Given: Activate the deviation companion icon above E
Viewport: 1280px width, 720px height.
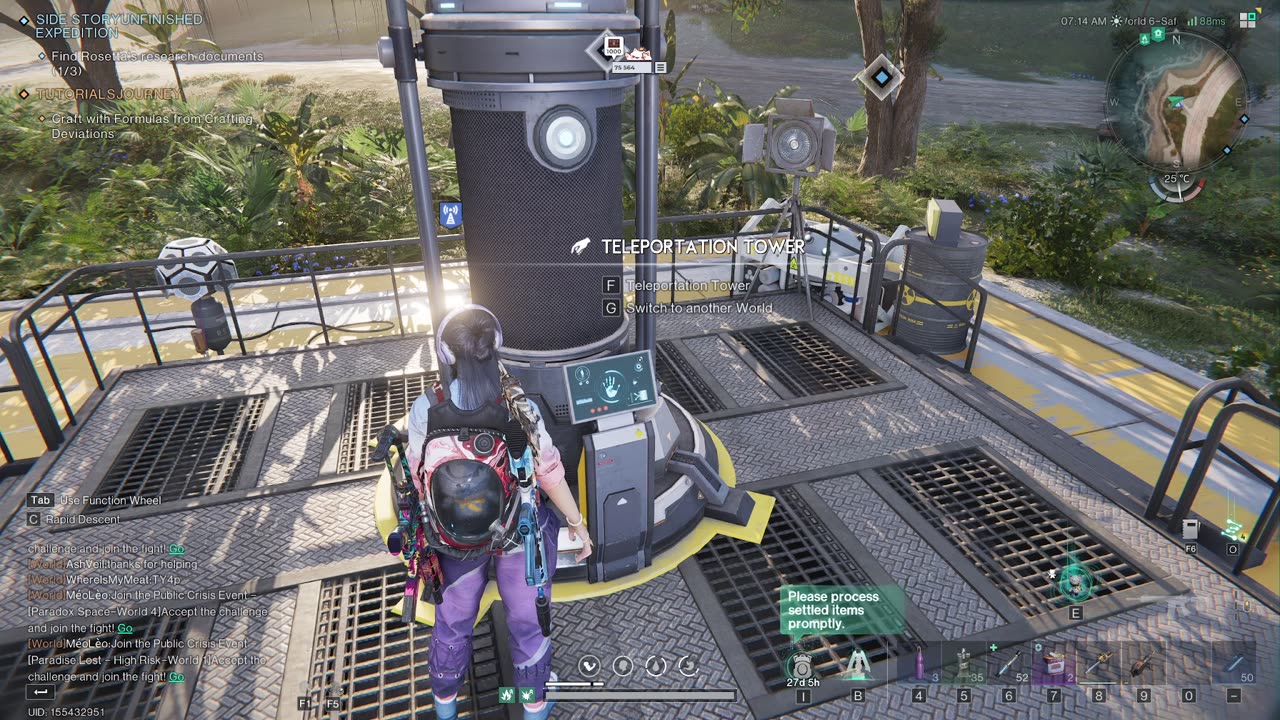Looking at the screenshot, I should click(1075, 580).
